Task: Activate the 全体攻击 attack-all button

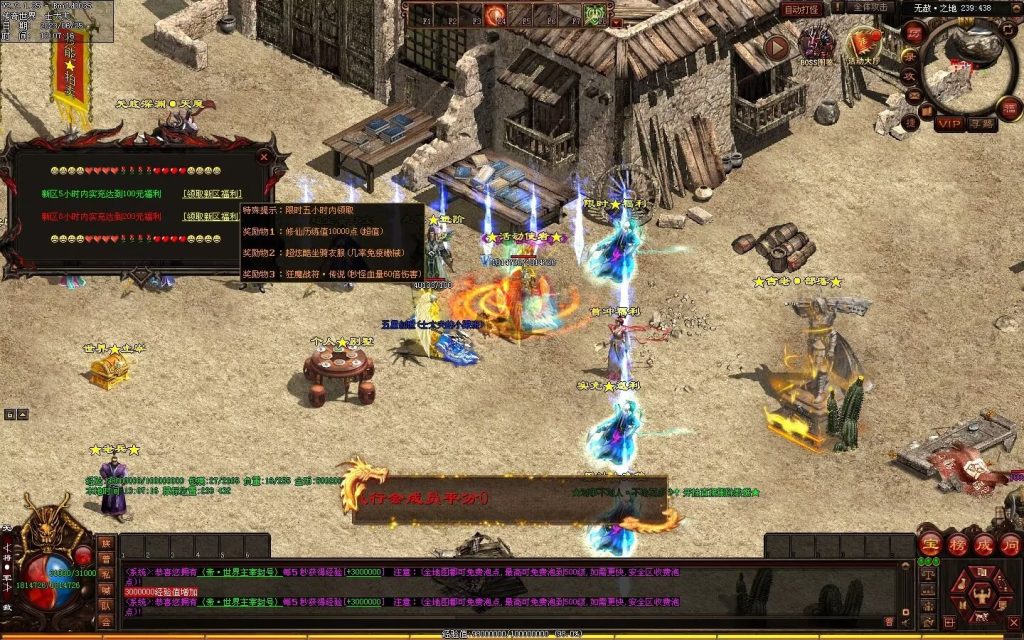Action: pyautogui.click(x=871, y=8)
